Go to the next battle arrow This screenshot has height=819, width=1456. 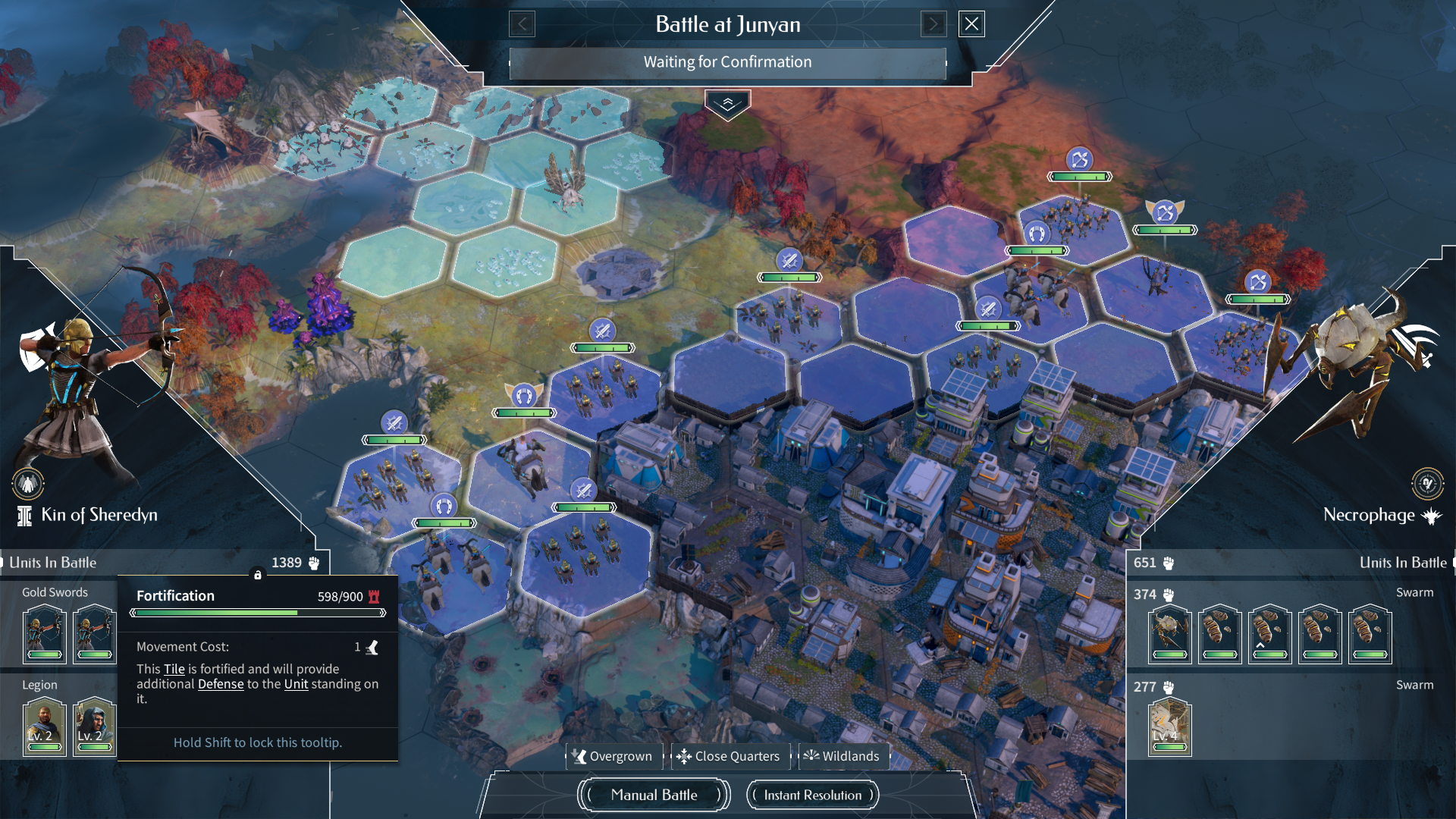tap(934, 24)
